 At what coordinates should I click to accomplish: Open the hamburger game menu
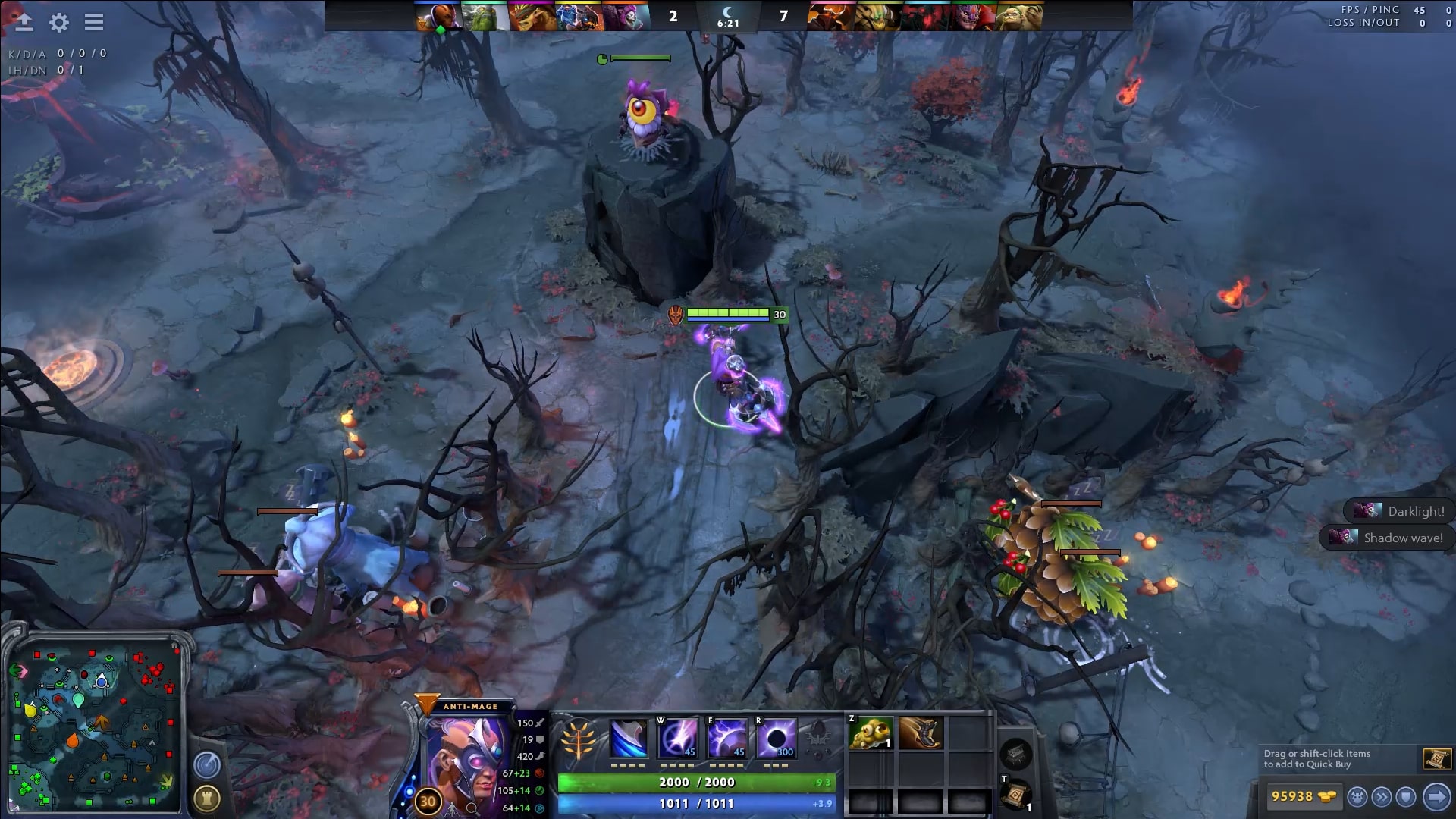[x=94, y=22]
